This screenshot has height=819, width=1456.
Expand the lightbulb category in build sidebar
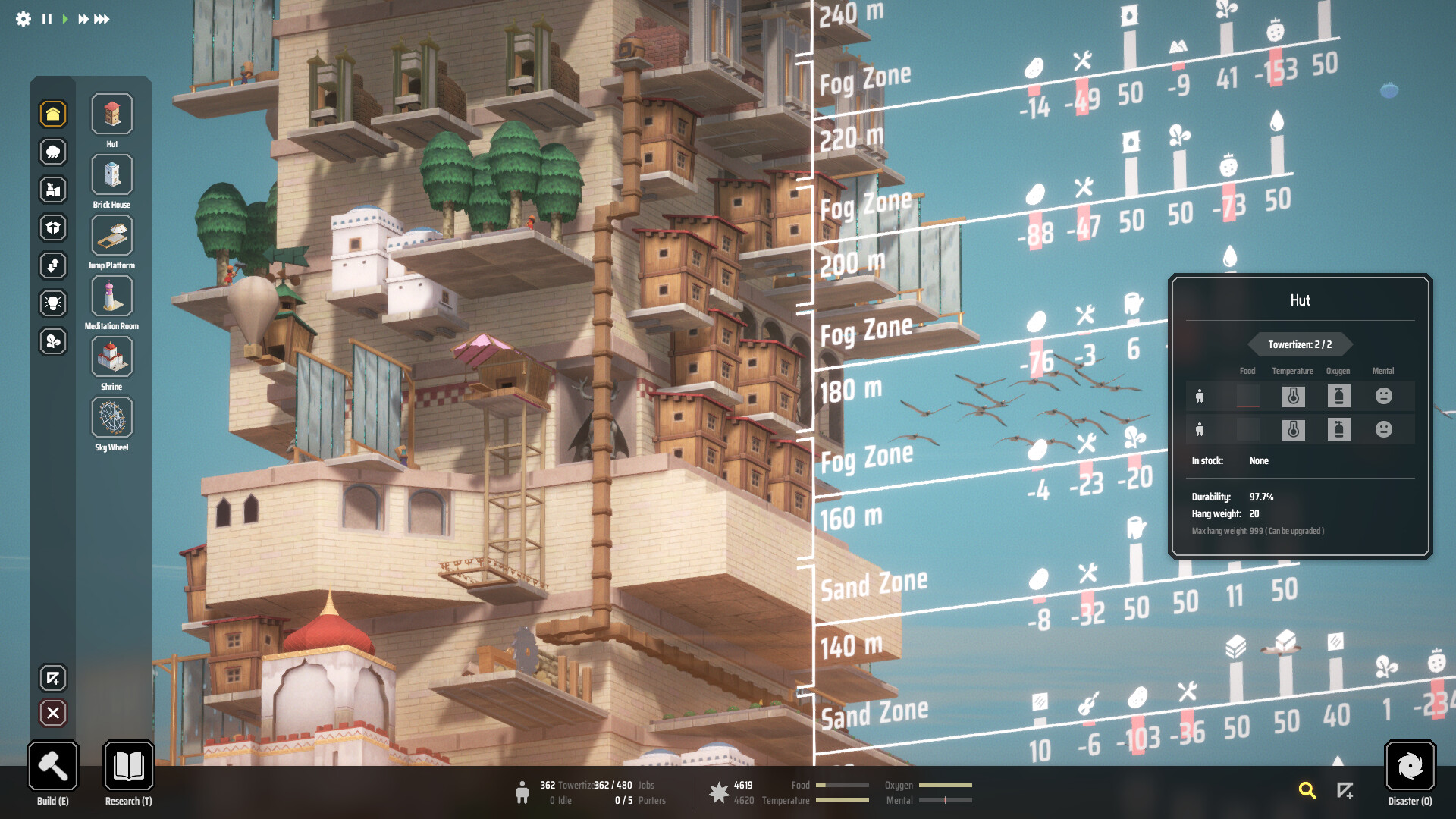point(53,303)
